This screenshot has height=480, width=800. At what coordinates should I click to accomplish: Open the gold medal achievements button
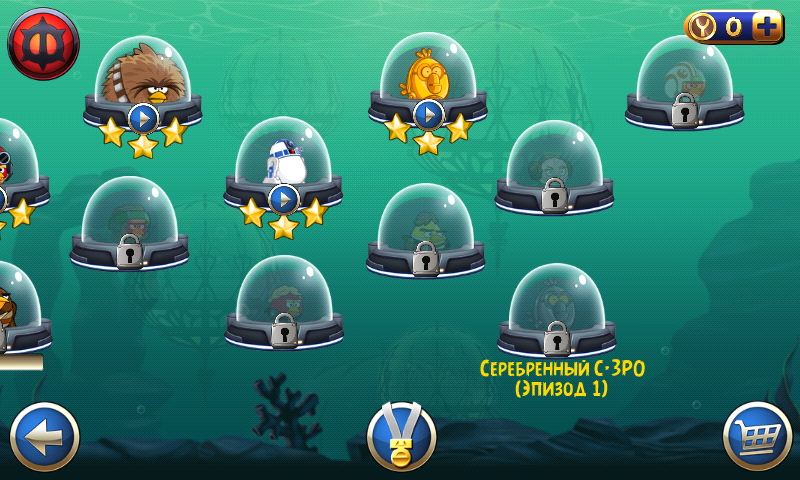click(x=402, y=437)
